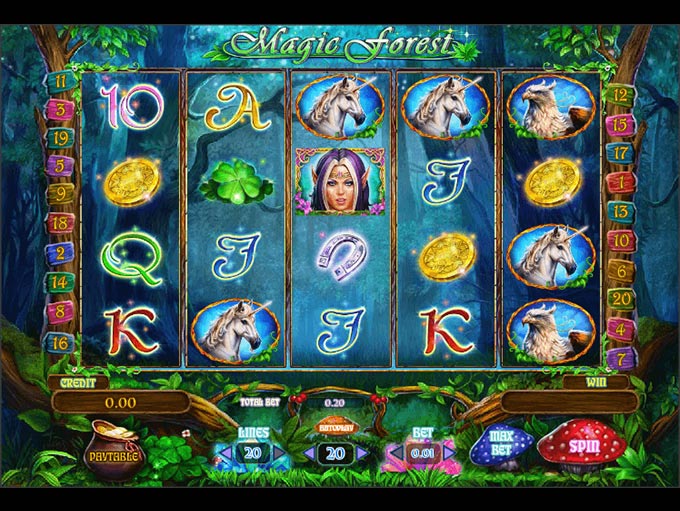Image resolution: width=680 pixels, height=511 pixels.
Task: Pick payline marker 16
Action: pos(59,342)
